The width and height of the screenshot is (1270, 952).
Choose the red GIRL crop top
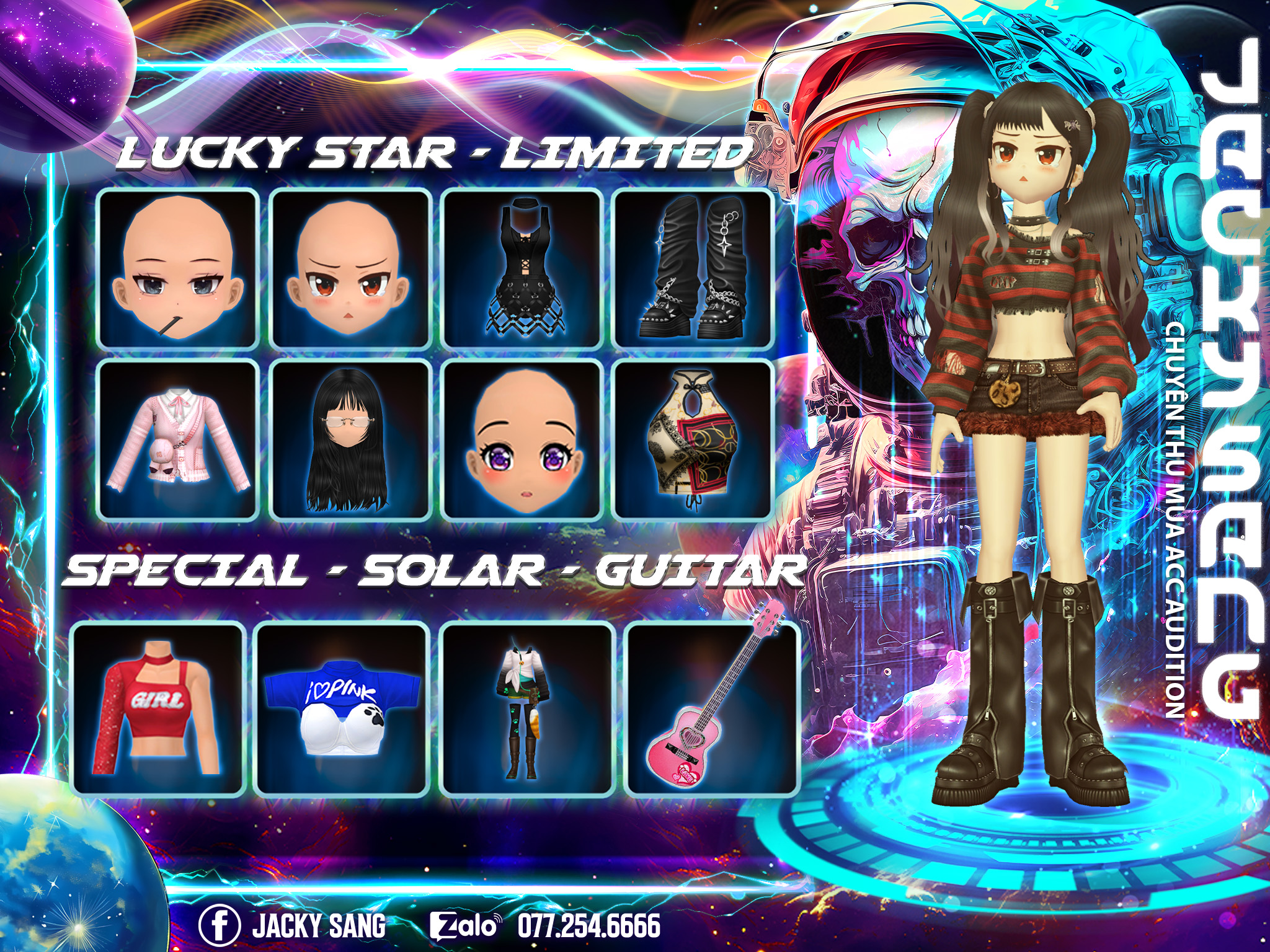[158, 709]
